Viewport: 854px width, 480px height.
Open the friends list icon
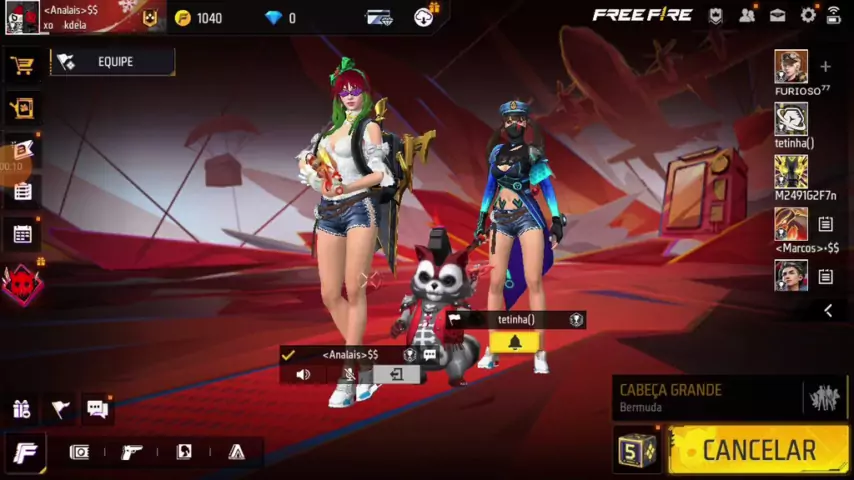tap(746, 15)
